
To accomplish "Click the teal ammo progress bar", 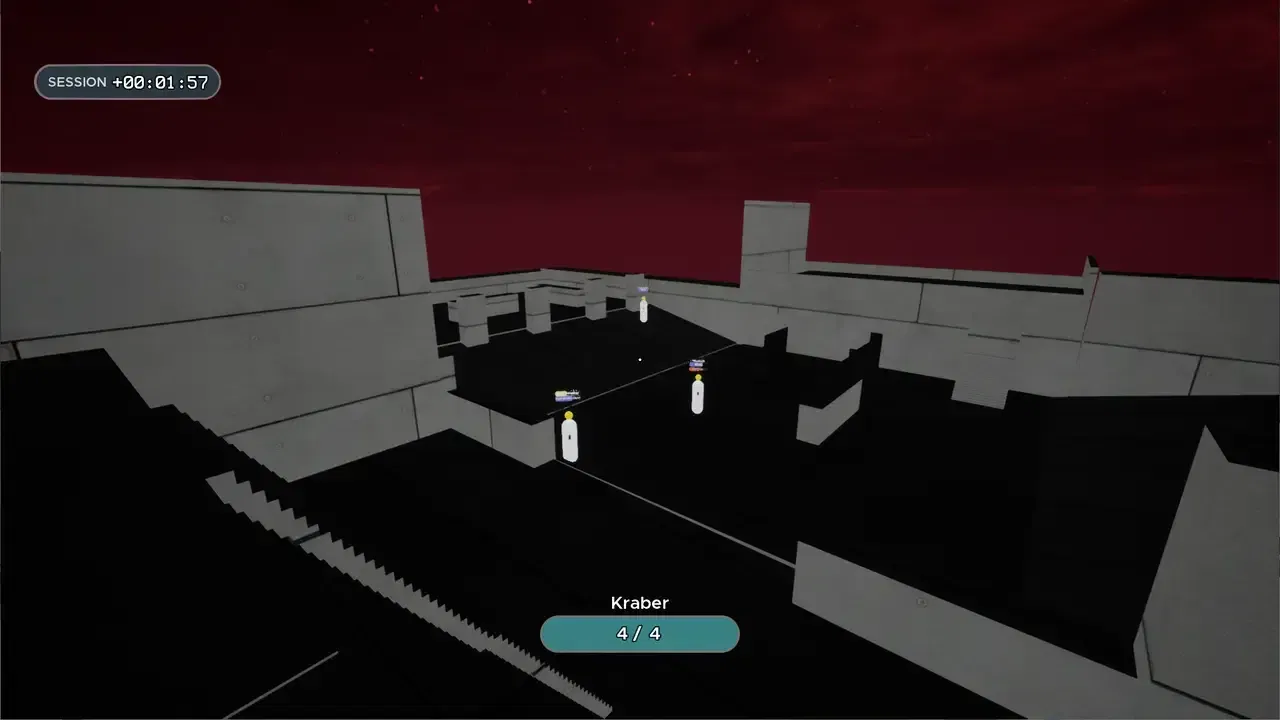I will coord(639,633).
